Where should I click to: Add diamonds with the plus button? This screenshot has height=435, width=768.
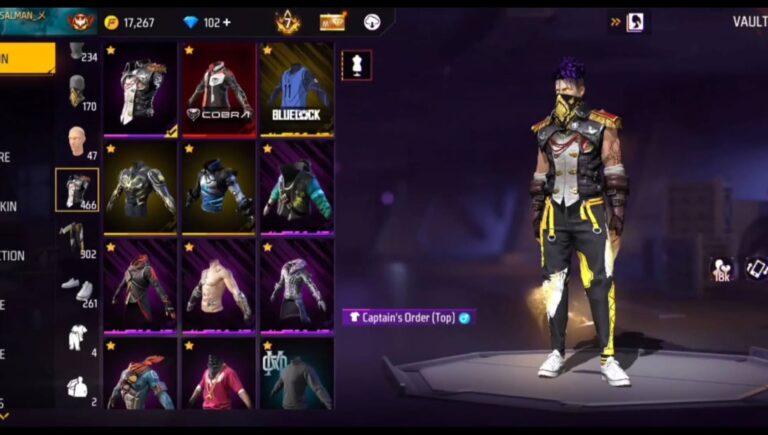coord(226,22)
